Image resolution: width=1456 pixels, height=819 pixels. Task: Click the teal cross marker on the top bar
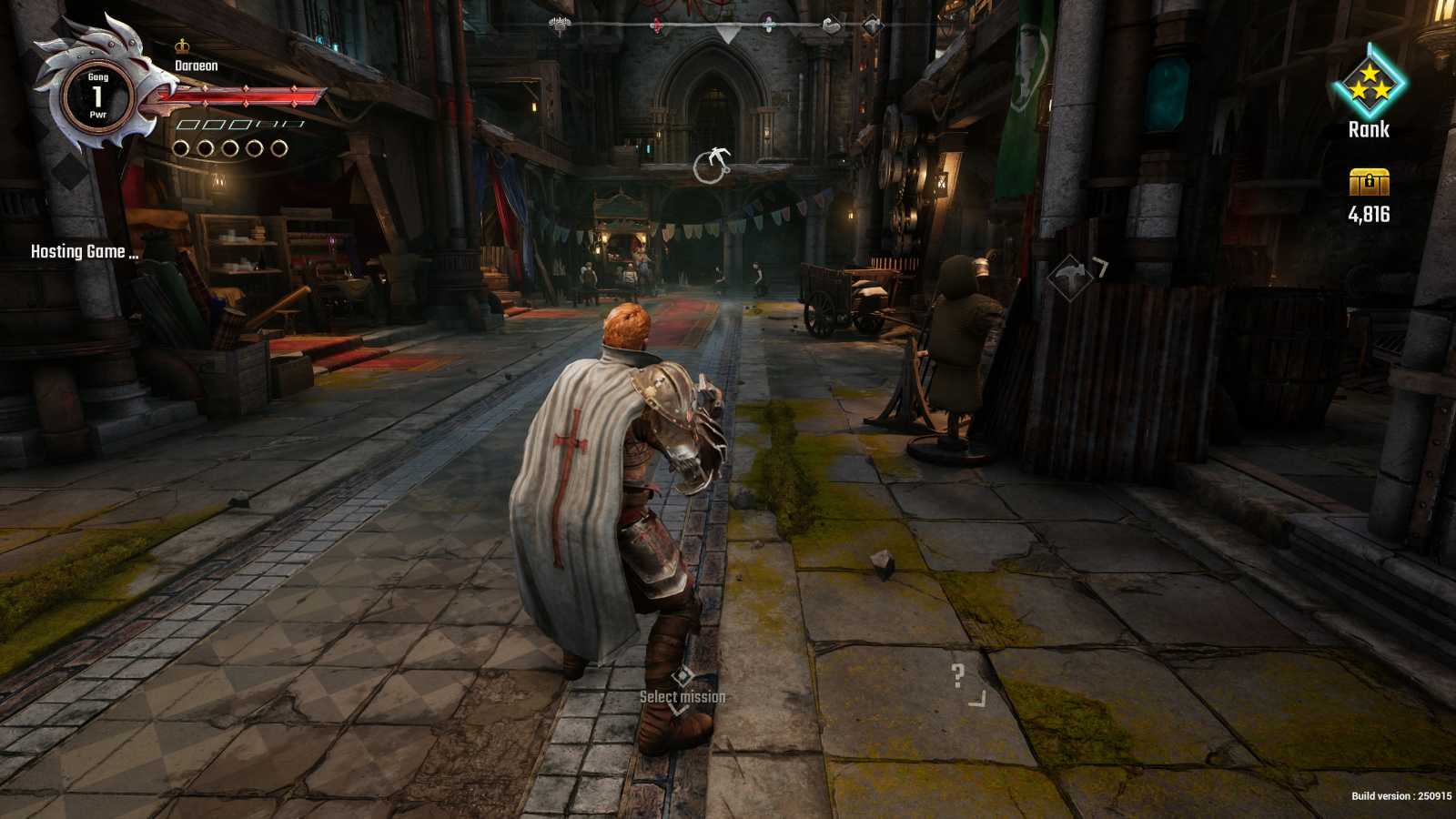768,24
